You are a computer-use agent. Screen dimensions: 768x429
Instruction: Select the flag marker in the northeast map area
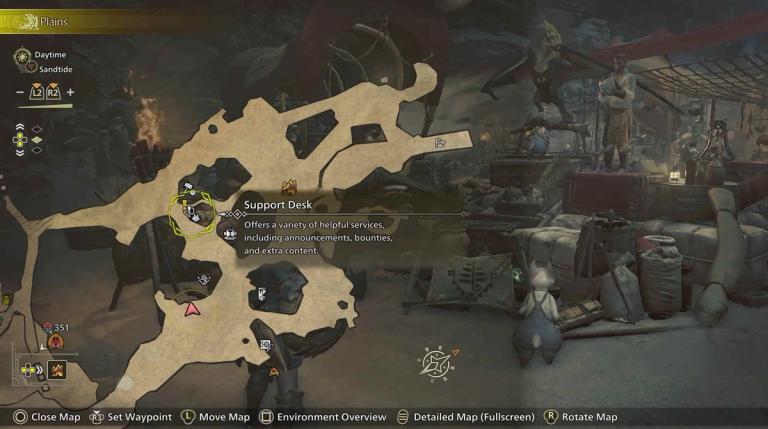439,144
